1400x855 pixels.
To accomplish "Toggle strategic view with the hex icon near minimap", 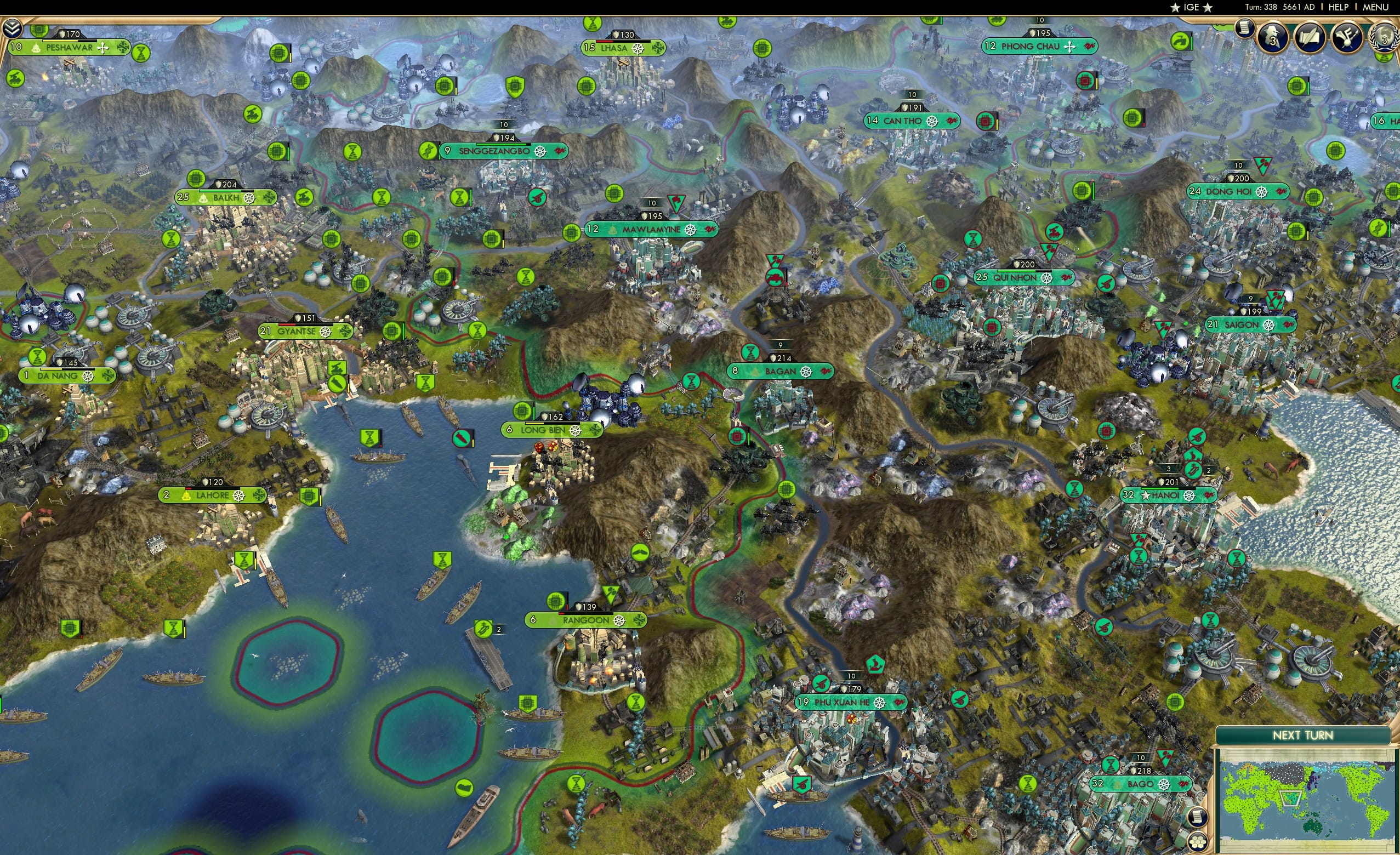I will (1198, 842).
